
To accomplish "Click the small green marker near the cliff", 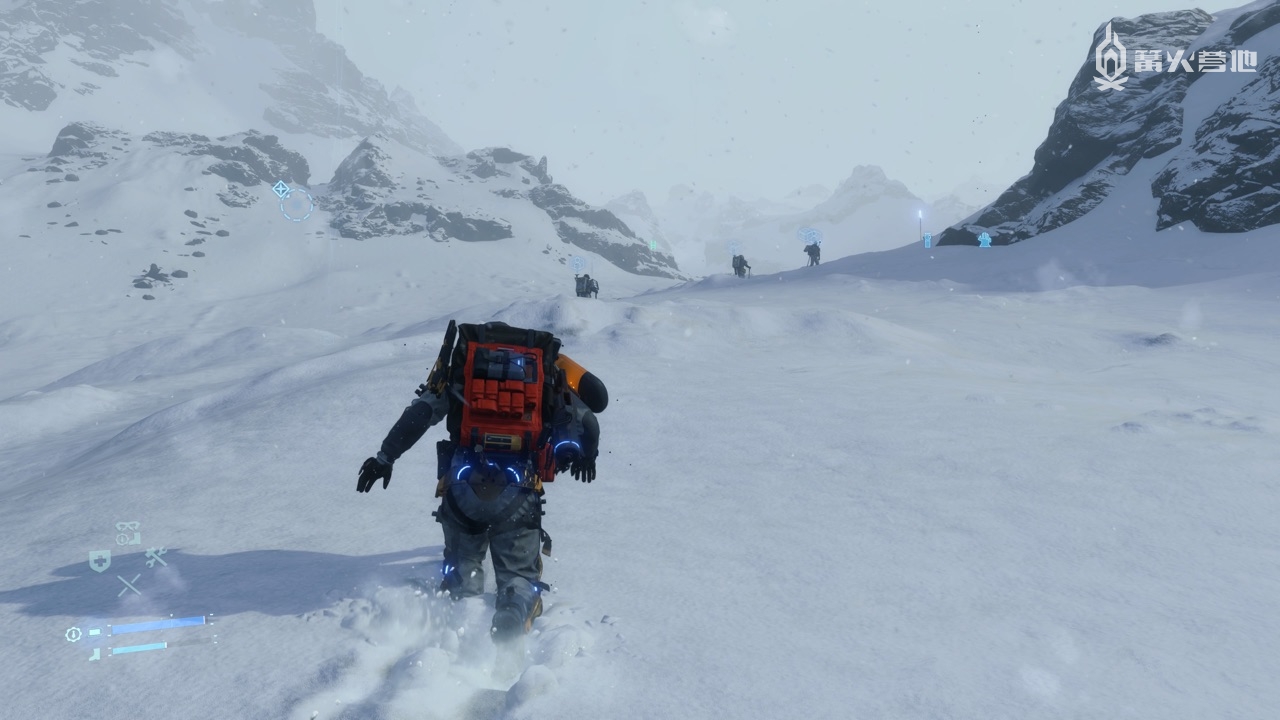I will pyautogui.click(x=652, y=244).
